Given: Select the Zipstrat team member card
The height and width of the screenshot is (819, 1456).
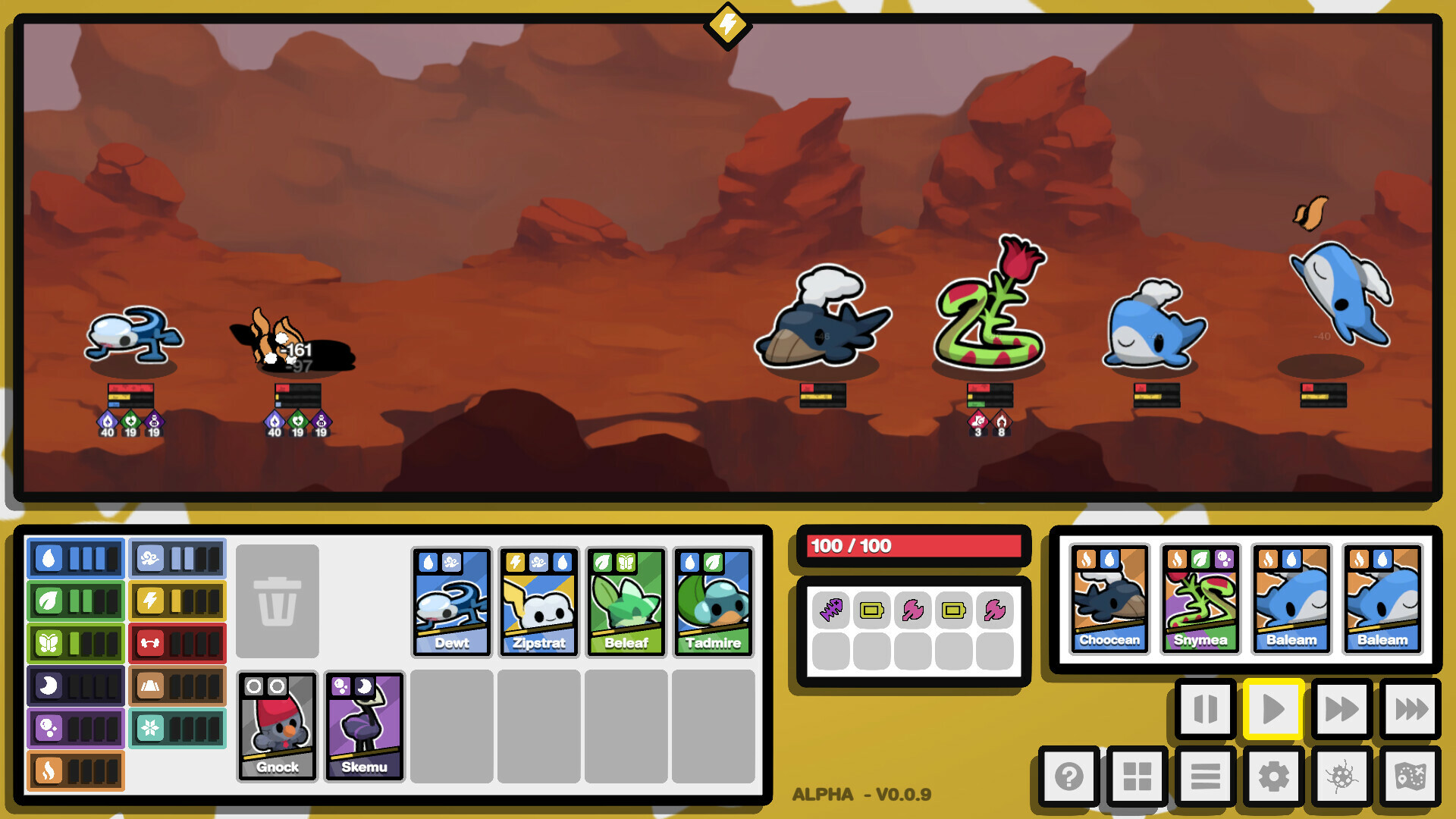Looking at the screenshot, I should 538,603.
